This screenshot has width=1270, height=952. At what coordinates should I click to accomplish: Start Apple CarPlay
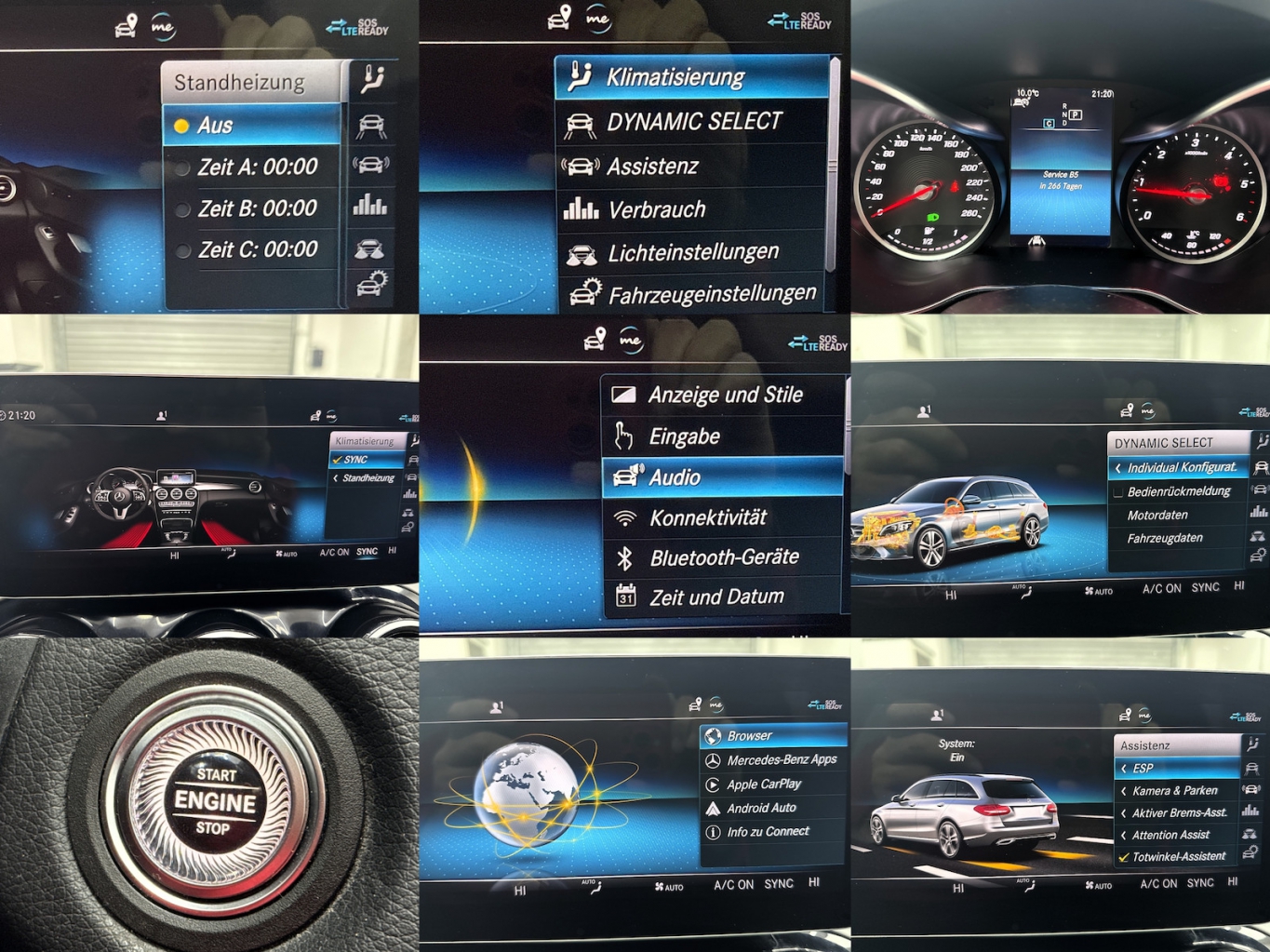[764, 784]
